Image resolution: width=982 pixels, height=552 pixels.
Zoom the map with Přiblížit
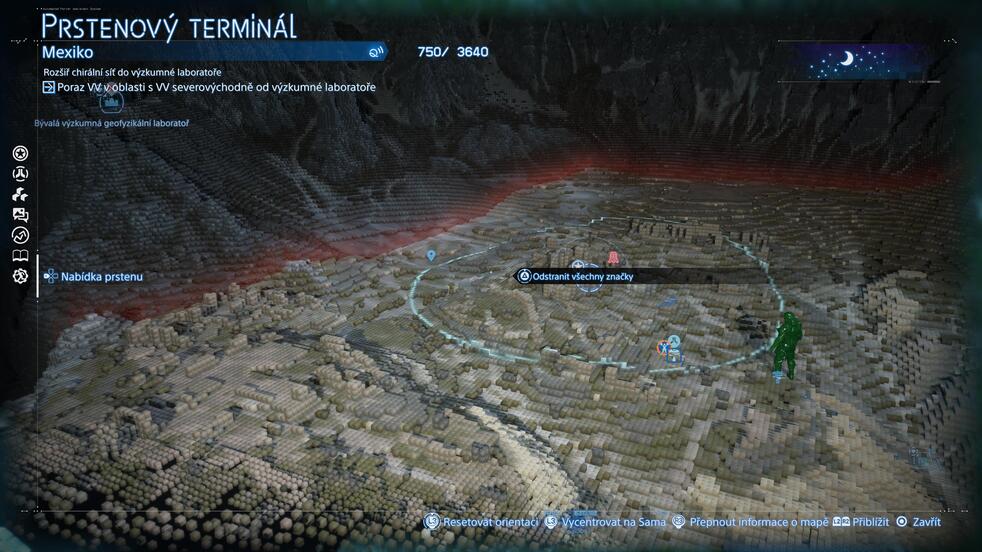(x=861, y=521)
